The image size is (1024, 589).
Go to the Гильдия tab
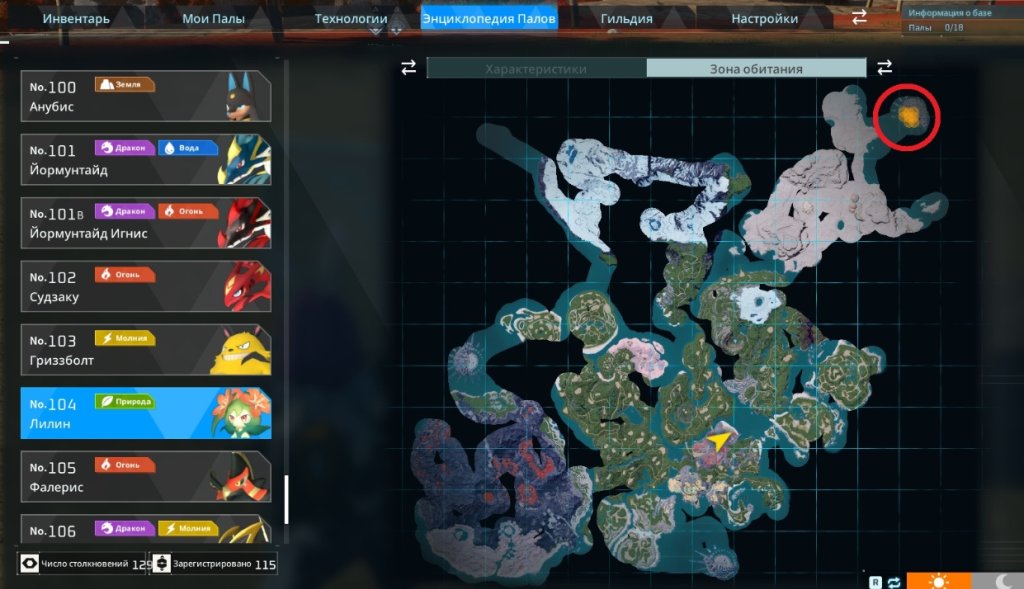coord(627,18)
